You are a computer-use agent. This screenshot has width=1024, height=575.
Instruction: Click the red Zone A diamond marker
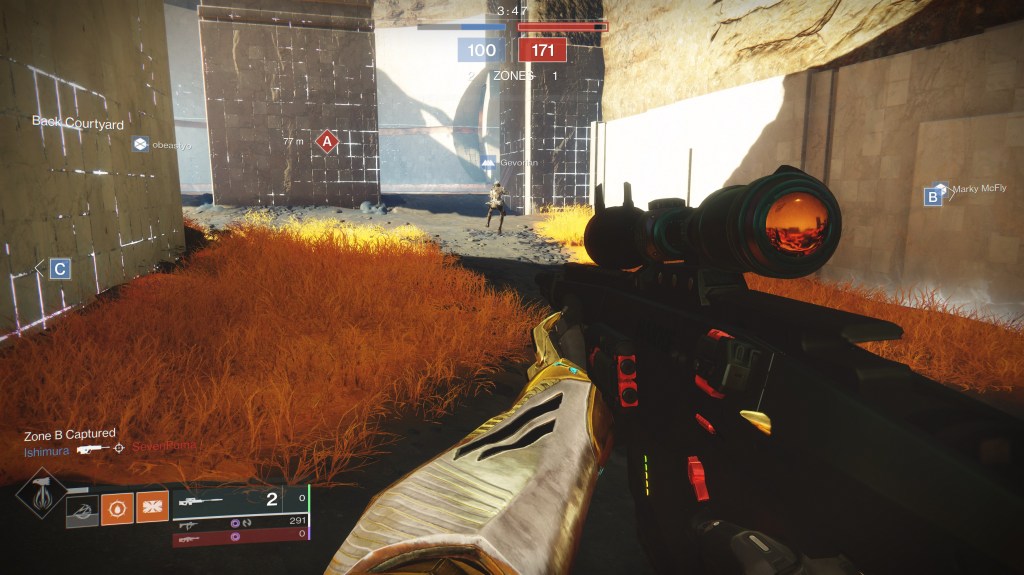326,142
